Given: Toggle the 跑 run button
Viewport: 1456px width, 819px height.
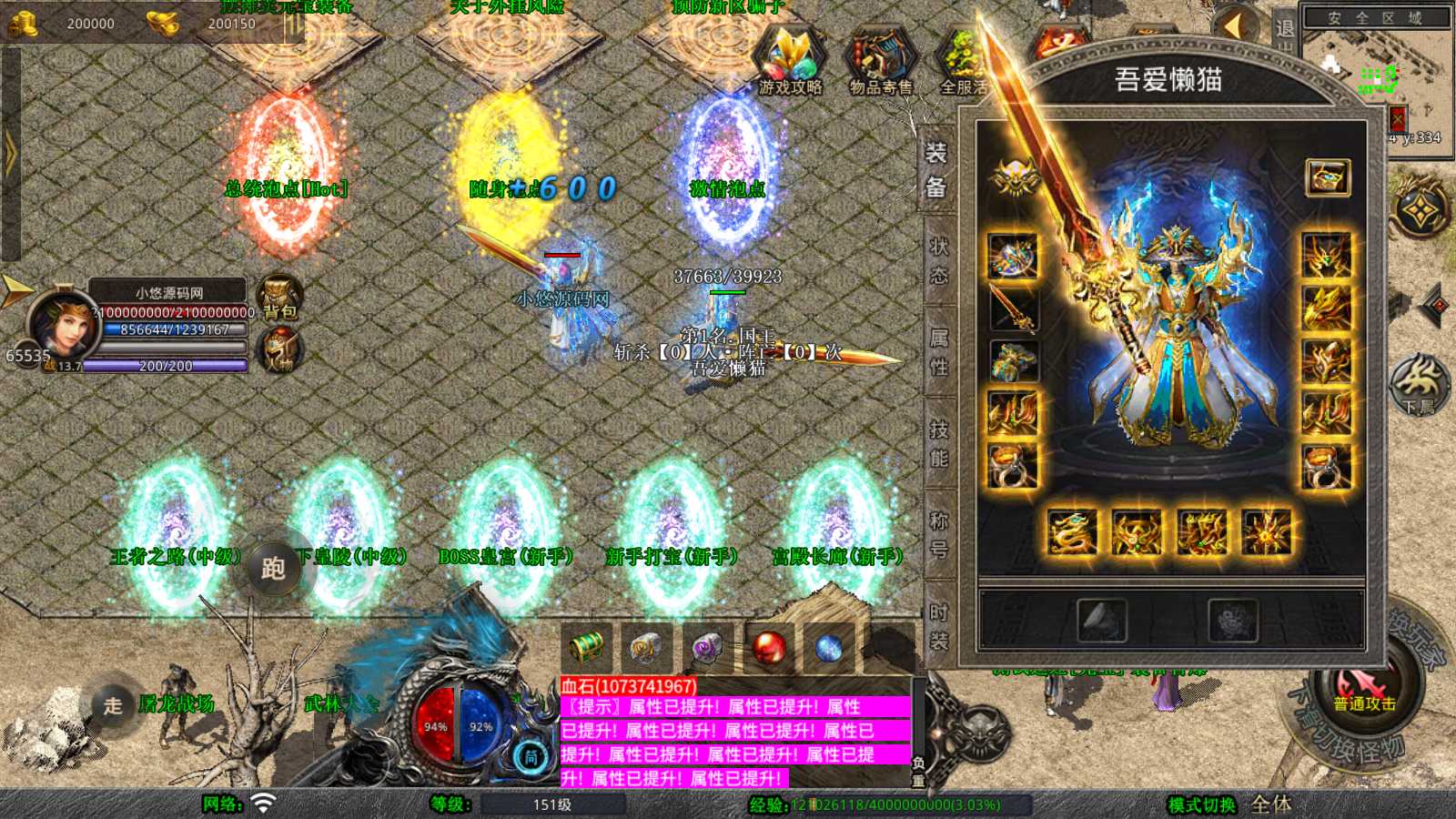Looking at the screenshot, I should (273, 569).
